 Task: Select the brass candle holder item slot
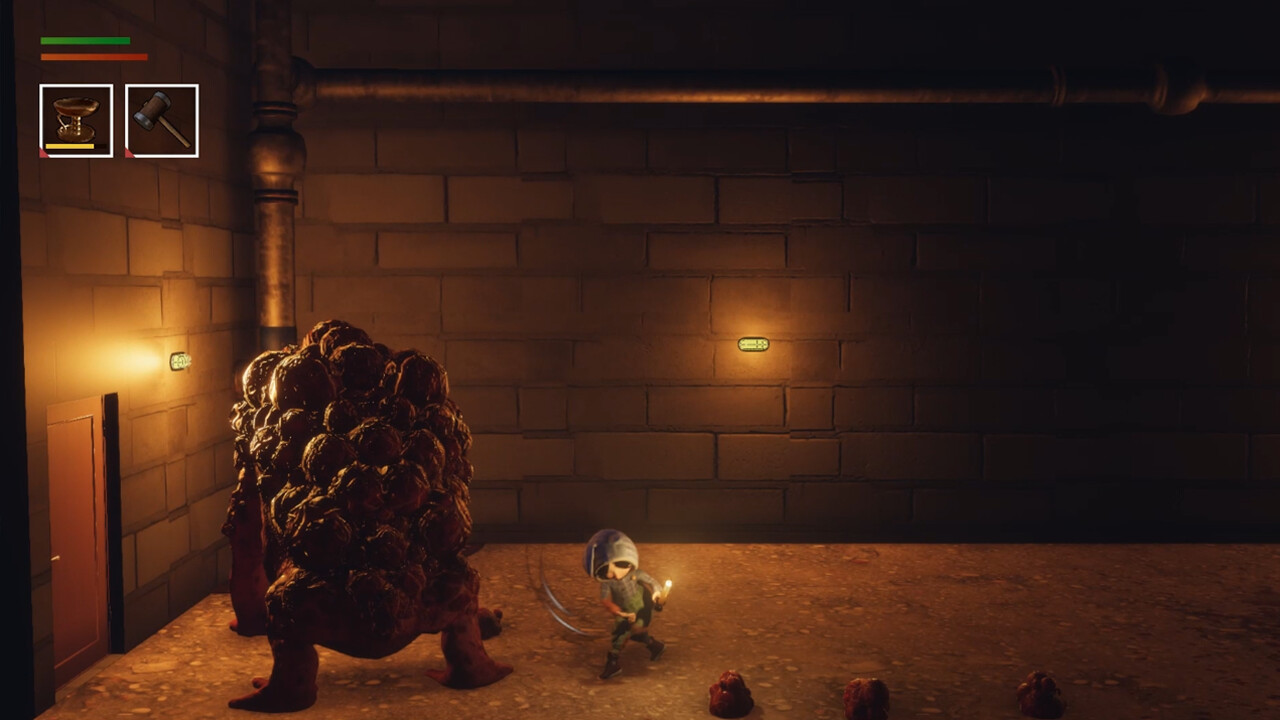[x=76, y=121]
